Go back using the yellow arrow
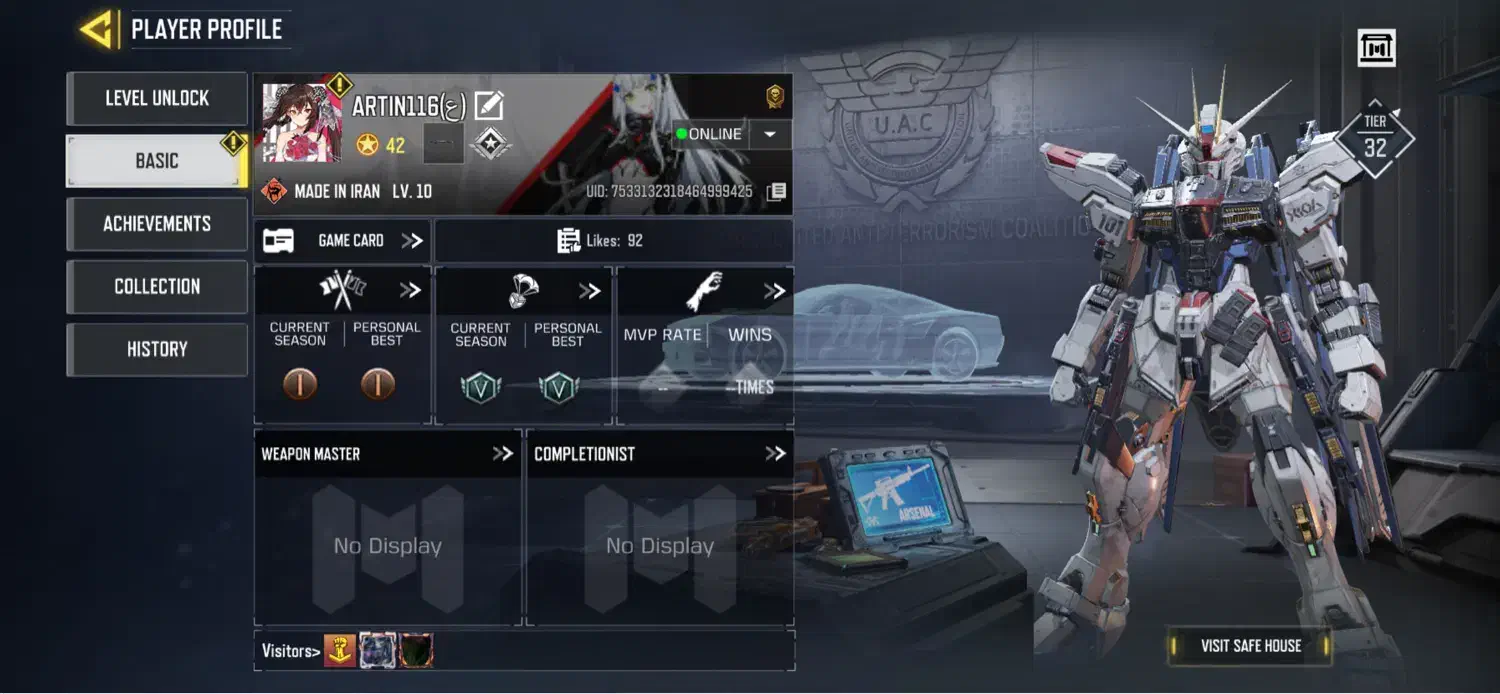The image size is (1500, 694). point(97,29)
